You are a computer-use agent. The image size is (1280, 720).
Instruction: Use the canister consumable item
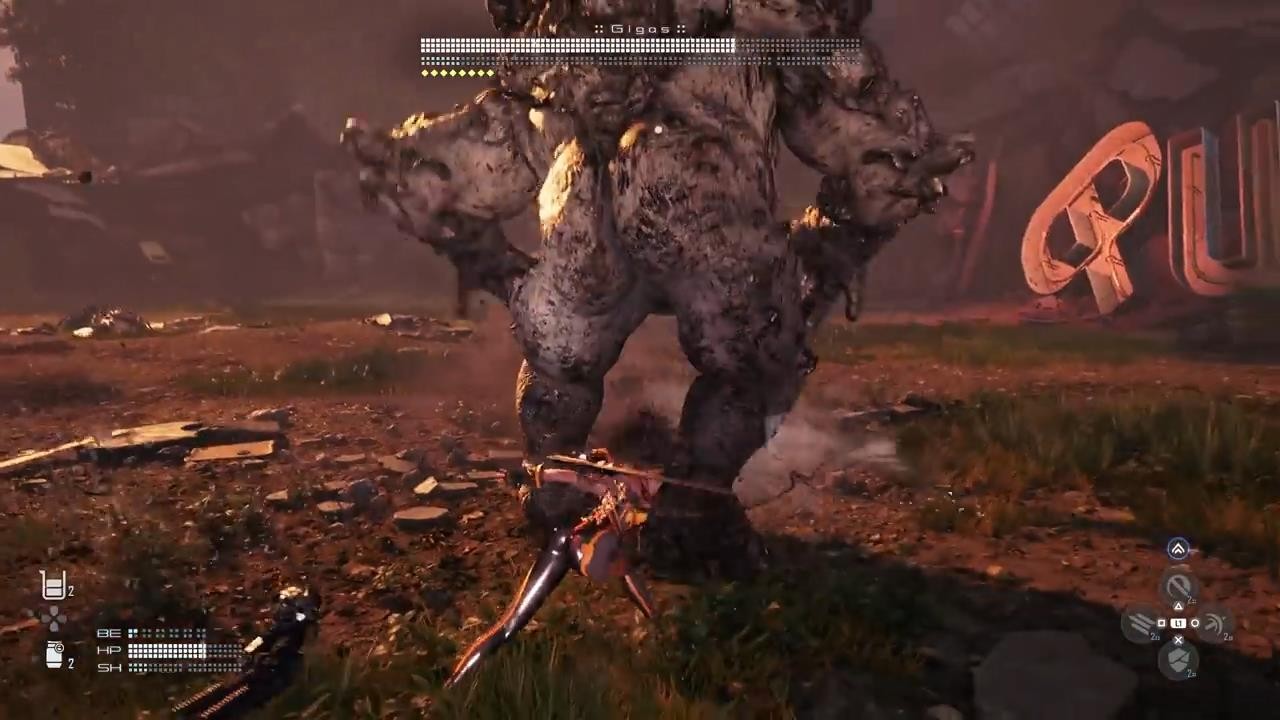pyautogui.click(x=54, y=655)
